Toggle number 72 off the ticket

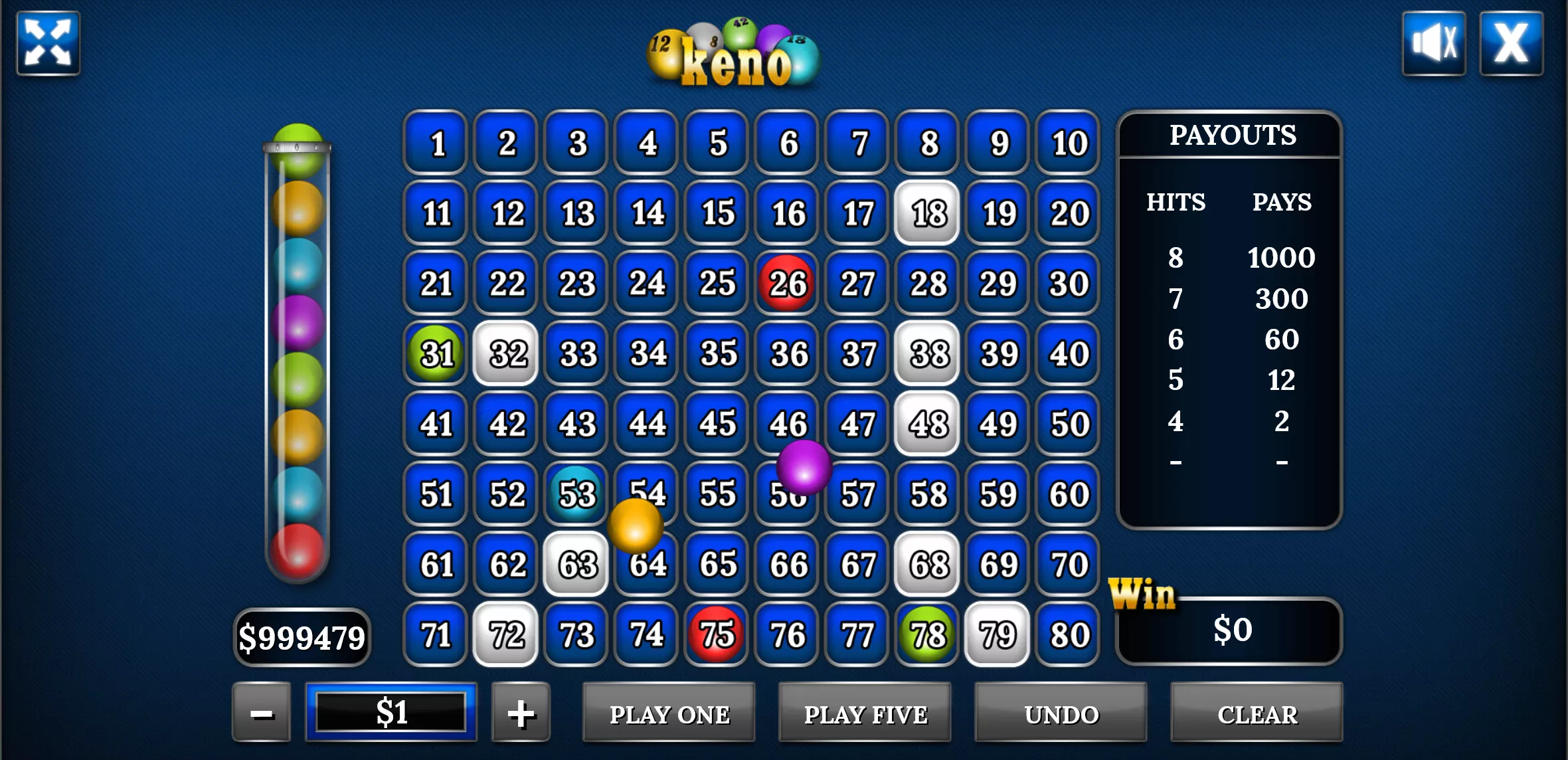(505, 634)
